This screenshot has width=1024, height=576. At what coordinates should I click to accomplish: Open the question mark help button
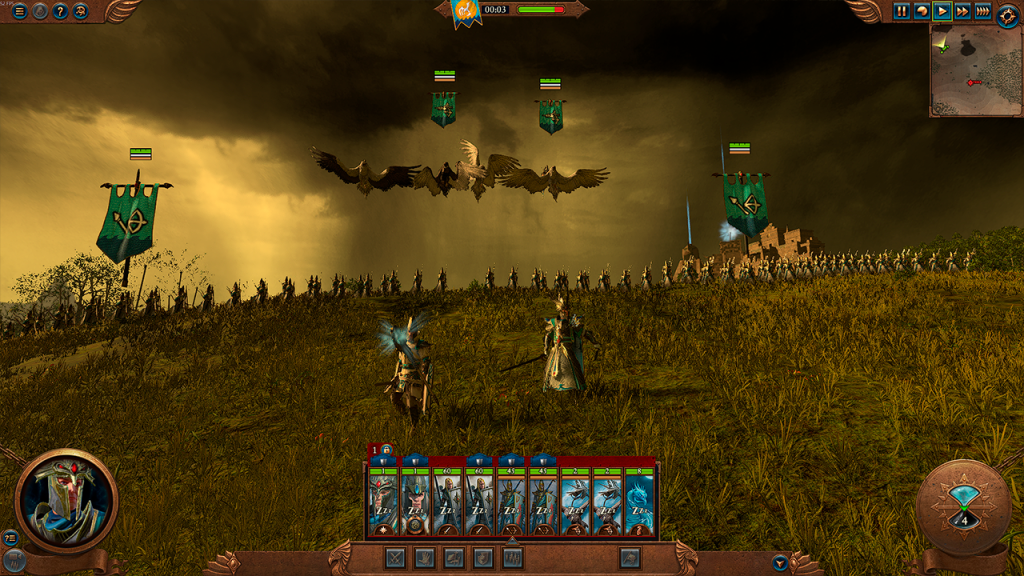60,11
